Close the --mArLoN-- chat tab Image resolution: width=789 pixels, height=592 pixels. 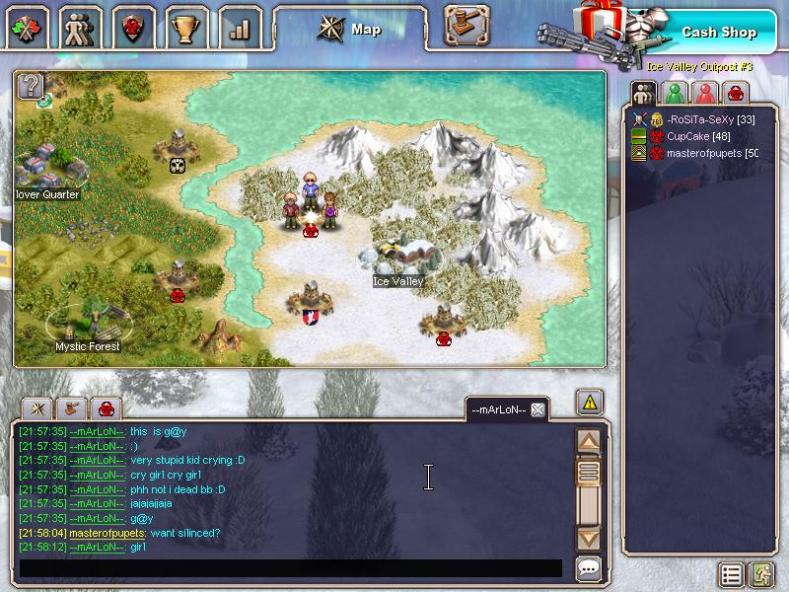coord(538,410)
